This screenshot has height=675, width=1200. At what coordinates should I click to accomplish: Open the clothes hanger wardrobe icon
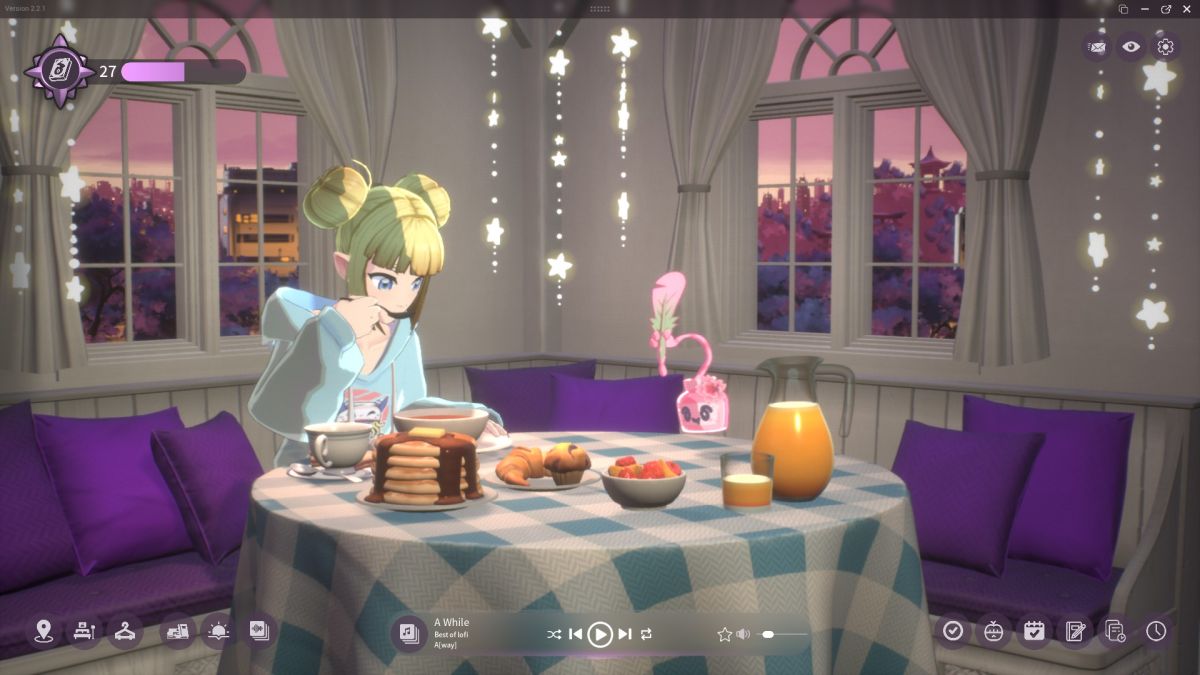(x=124, y=631)
